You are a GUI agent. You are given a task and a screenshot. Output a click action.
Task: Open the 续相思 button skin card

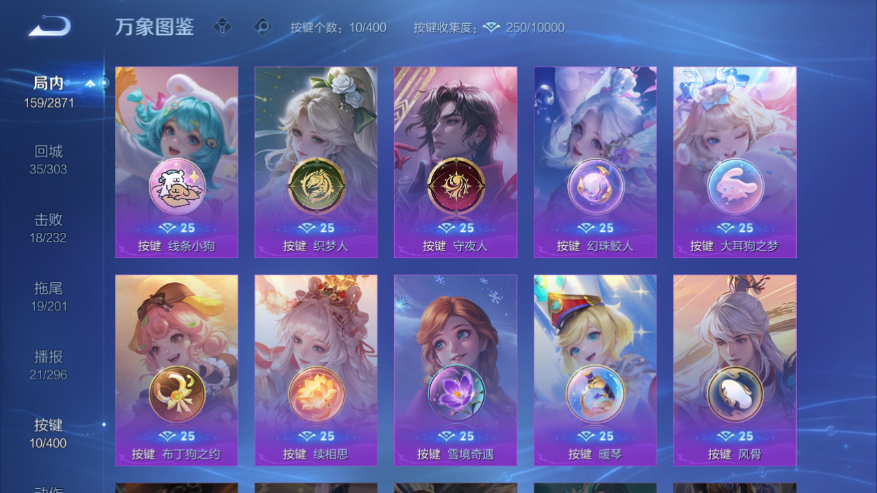point(316,370)
